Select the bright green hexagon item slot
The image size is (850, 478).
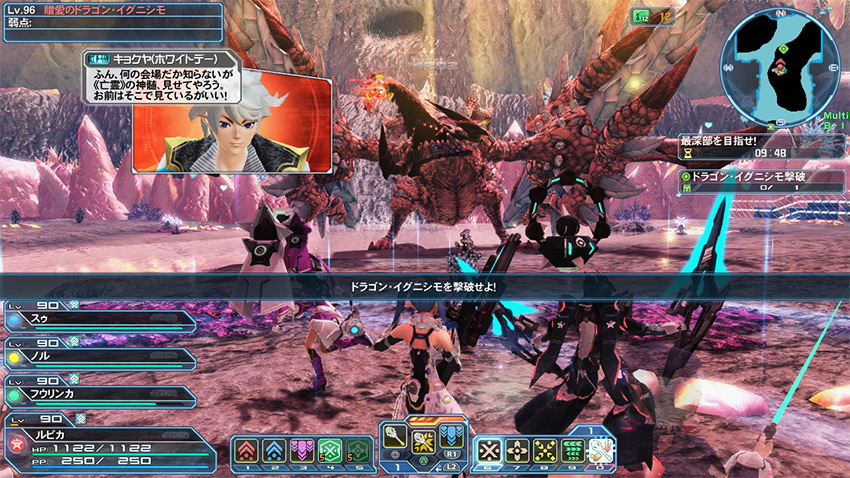[x=329, y=452]
